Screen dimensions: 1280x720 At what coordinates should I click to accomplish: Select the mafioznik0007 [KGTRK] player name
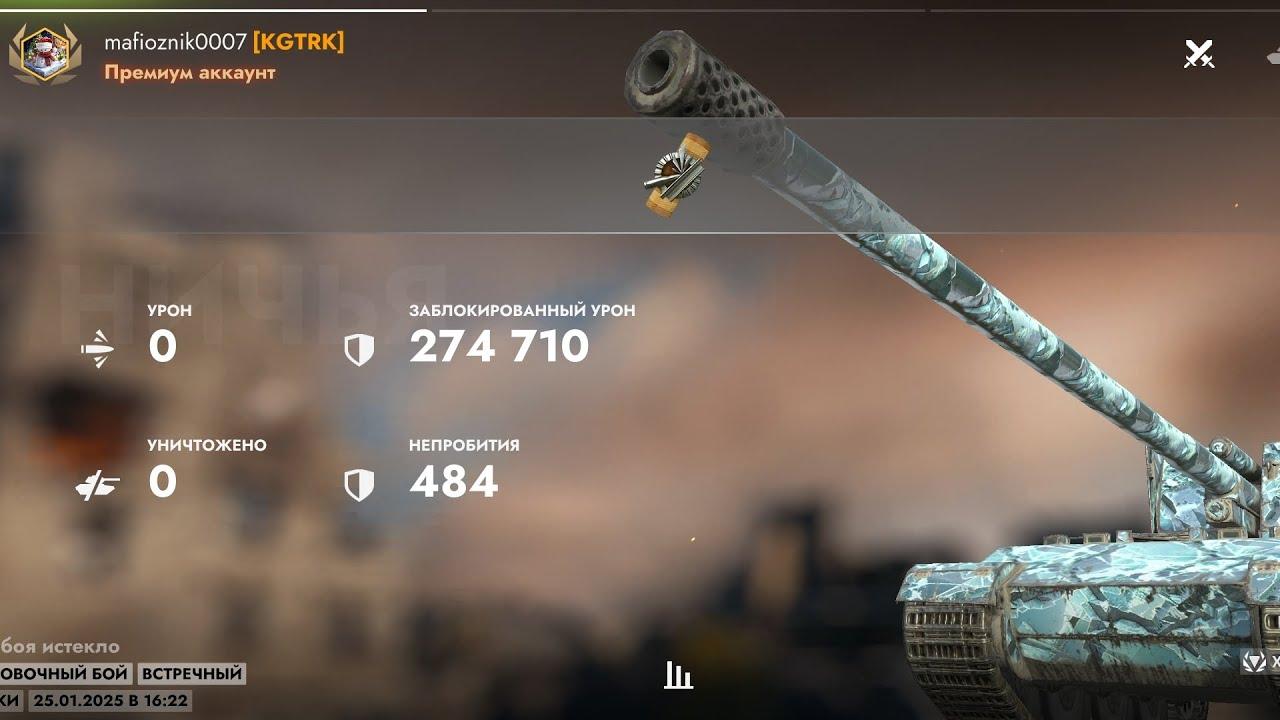click(x=224, y=42)
